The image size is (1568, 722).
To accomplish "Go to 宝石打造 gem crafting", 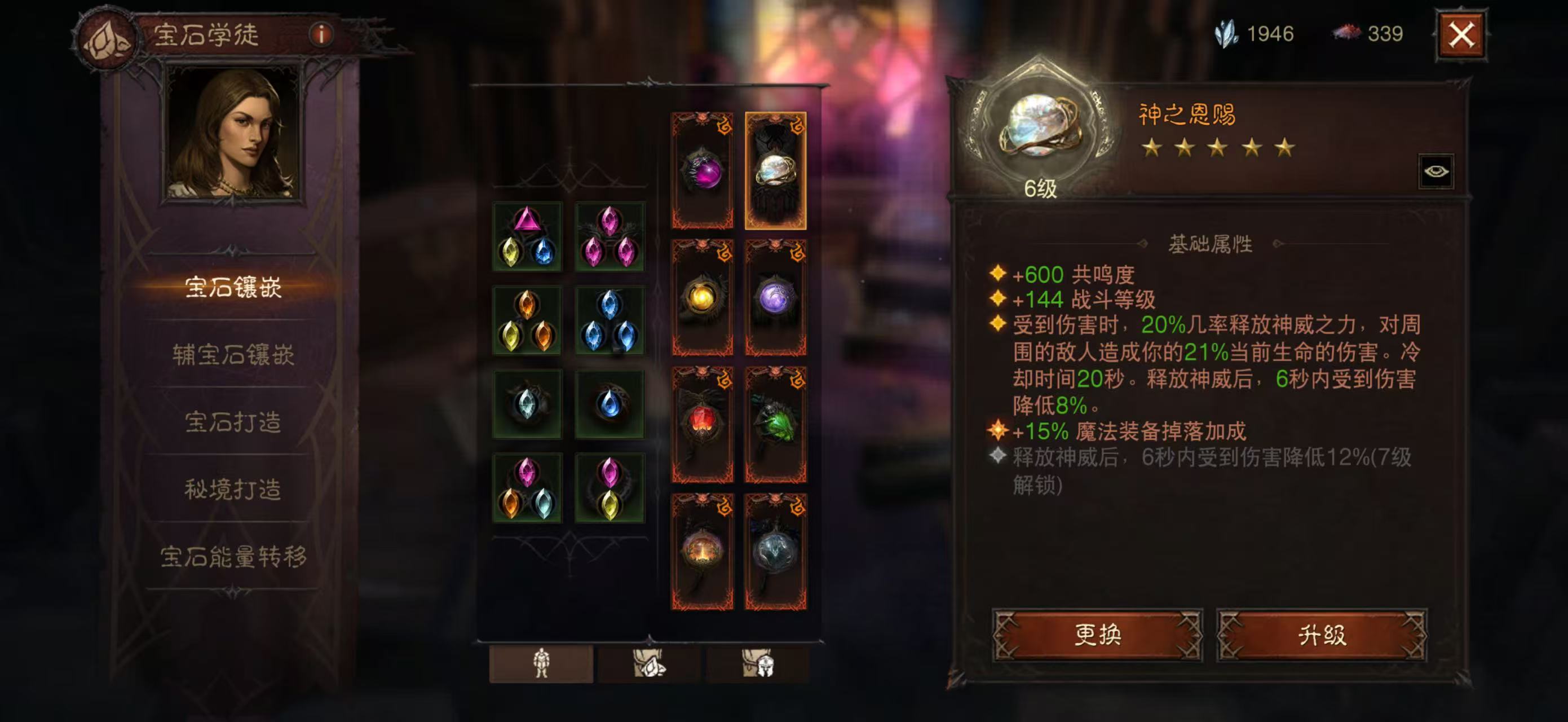I will pyautogui.click(x=232, y=421).
